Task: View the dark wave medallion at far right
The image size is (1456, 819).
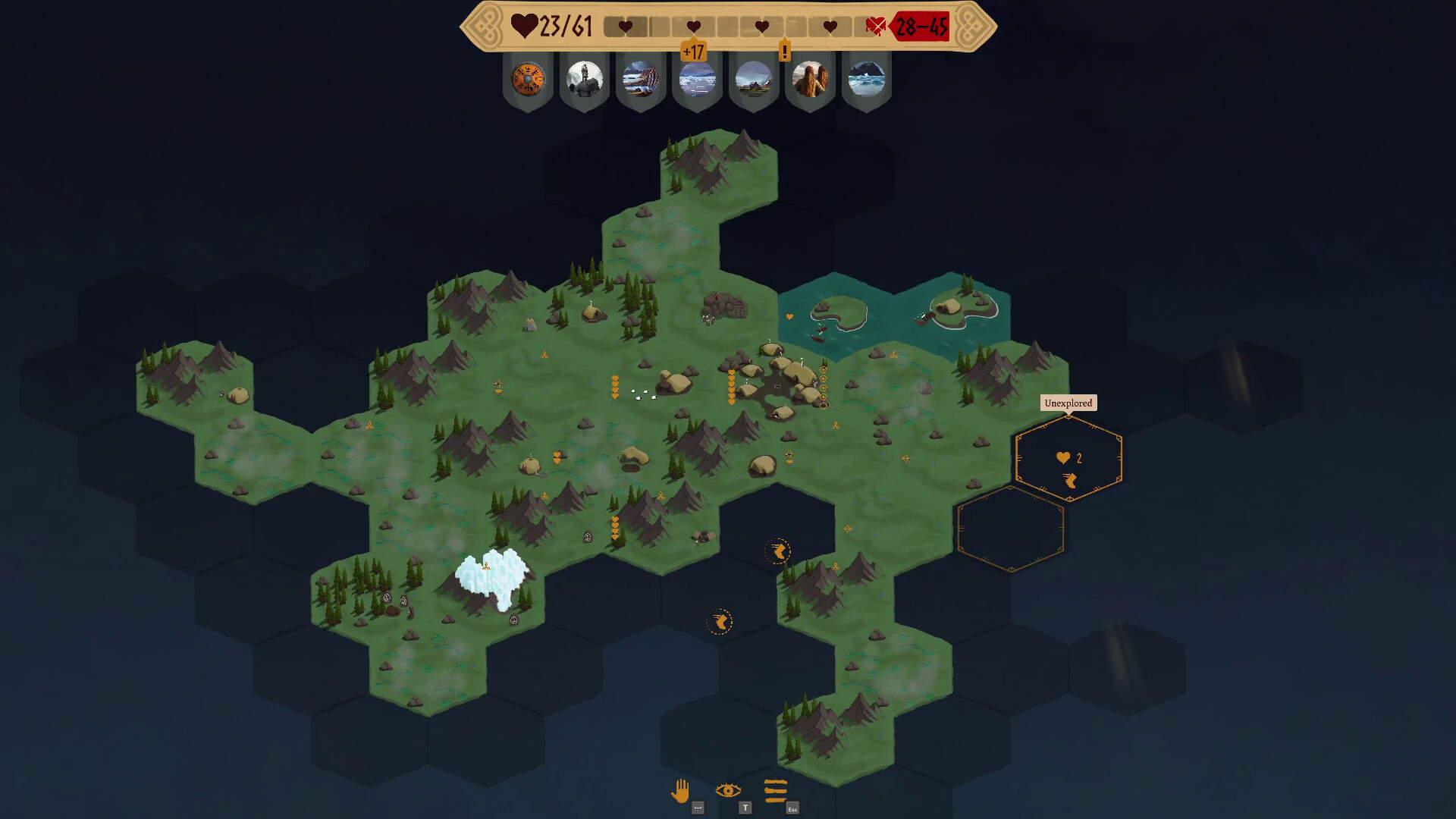Action: [x=868, y=79]
